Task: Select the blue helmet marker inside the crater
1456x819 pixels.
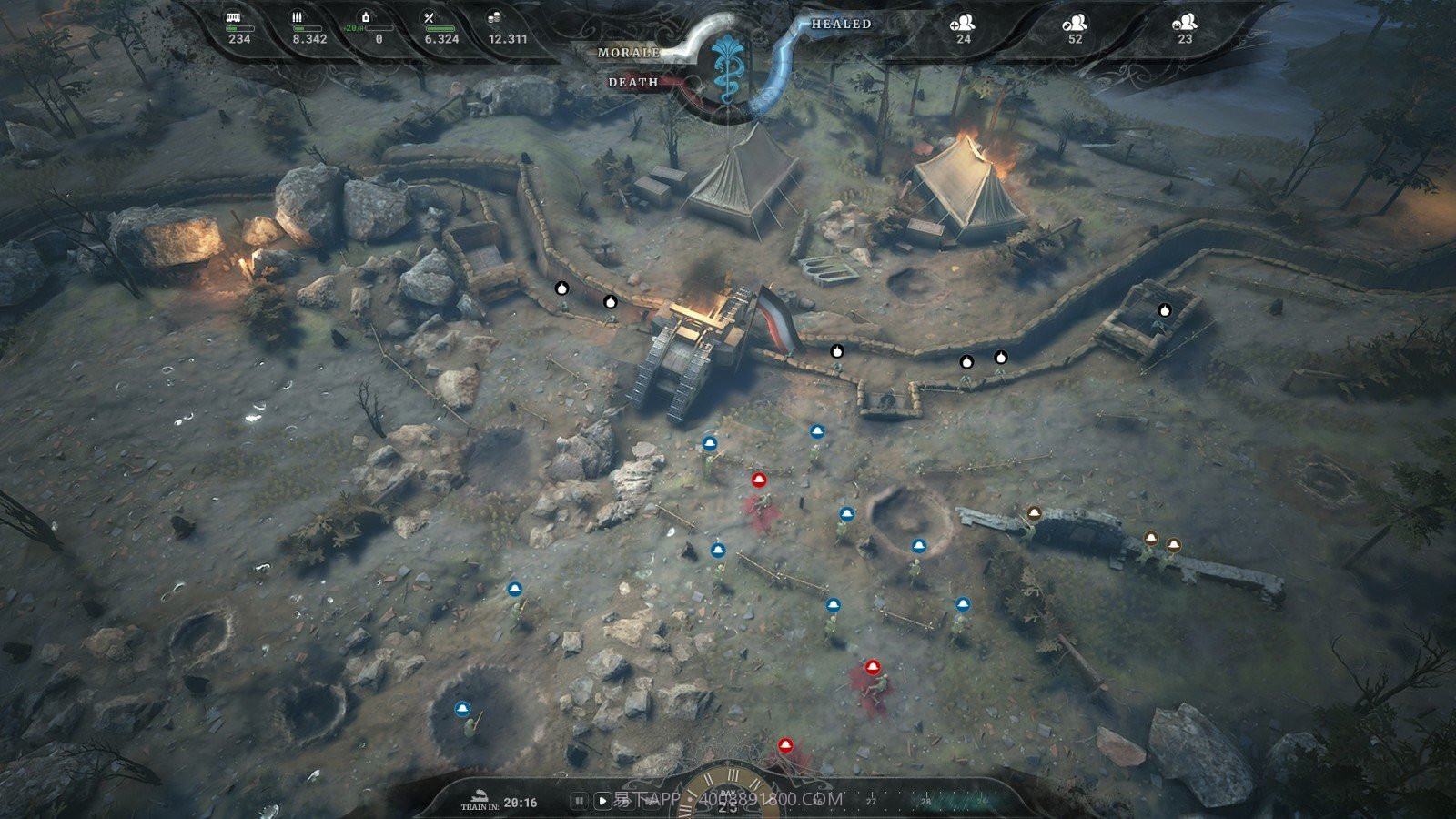Action: tap(462, 709)
